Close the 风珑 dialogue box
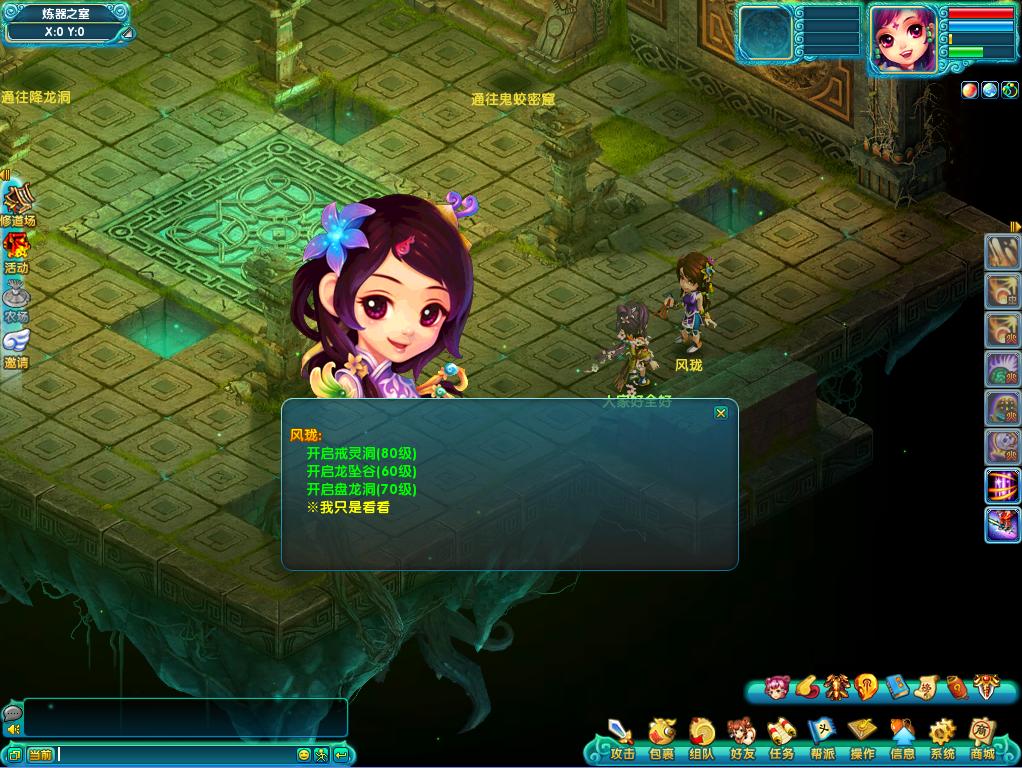The height and width of the screenshot is (768, 1022). (x=721, y=413)
